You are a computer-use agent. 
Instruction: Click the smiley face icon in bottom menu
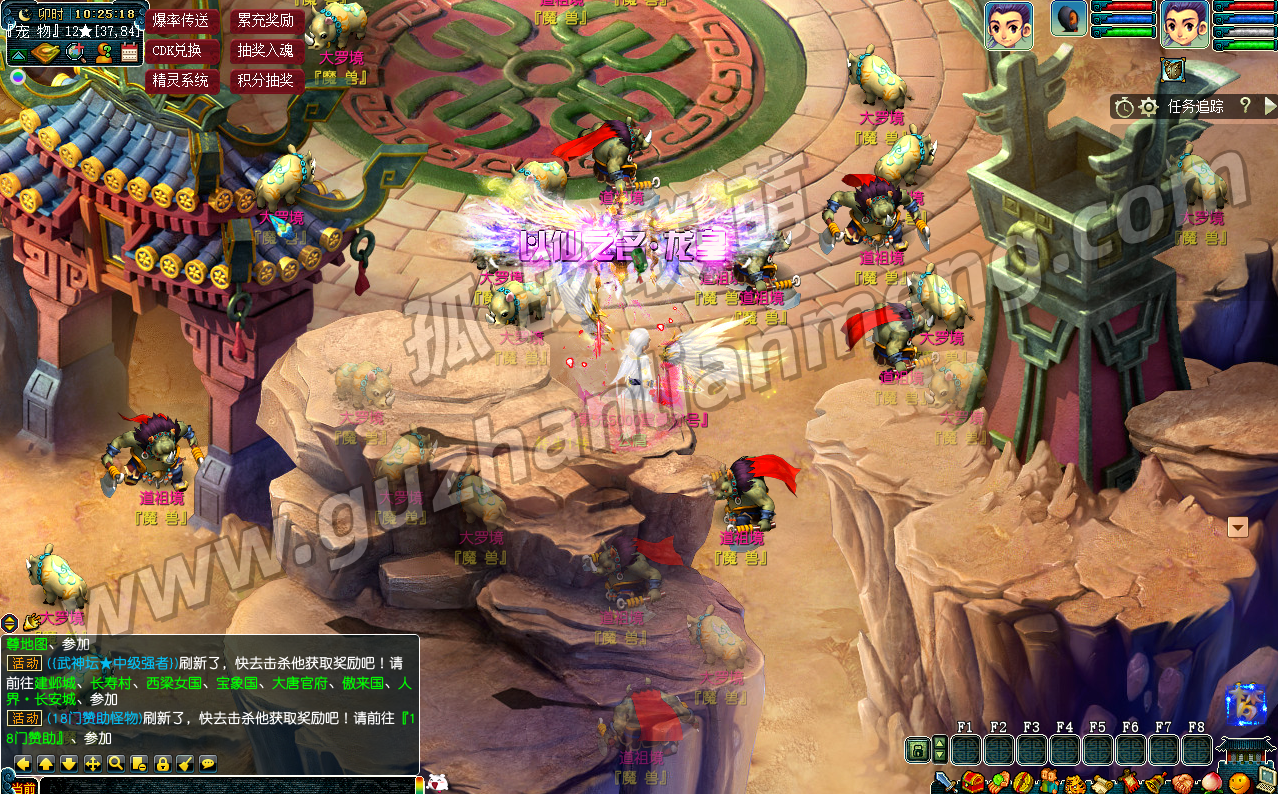[x=1239, y=781]
